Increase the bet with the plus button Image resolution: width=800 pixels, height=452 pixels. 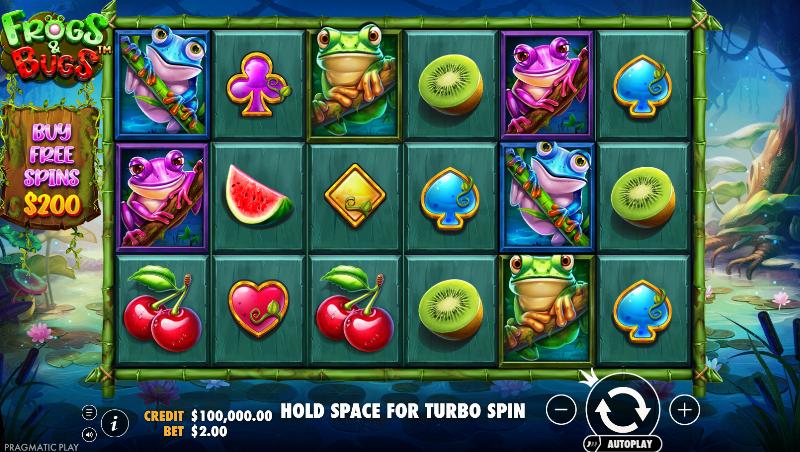(684, 409)
